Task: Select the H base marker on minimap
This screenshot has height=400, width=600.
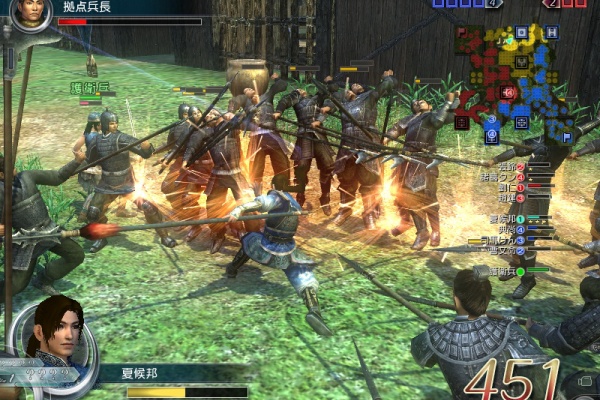Action: tap(552, 33)
